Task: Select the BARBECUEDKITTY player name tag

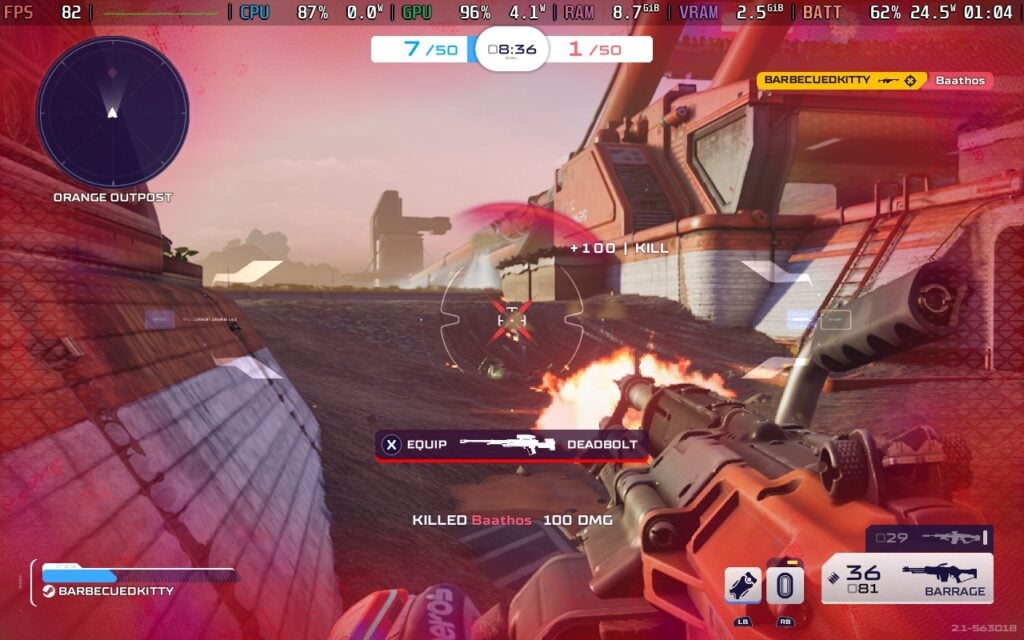Action: click(115, 591)
